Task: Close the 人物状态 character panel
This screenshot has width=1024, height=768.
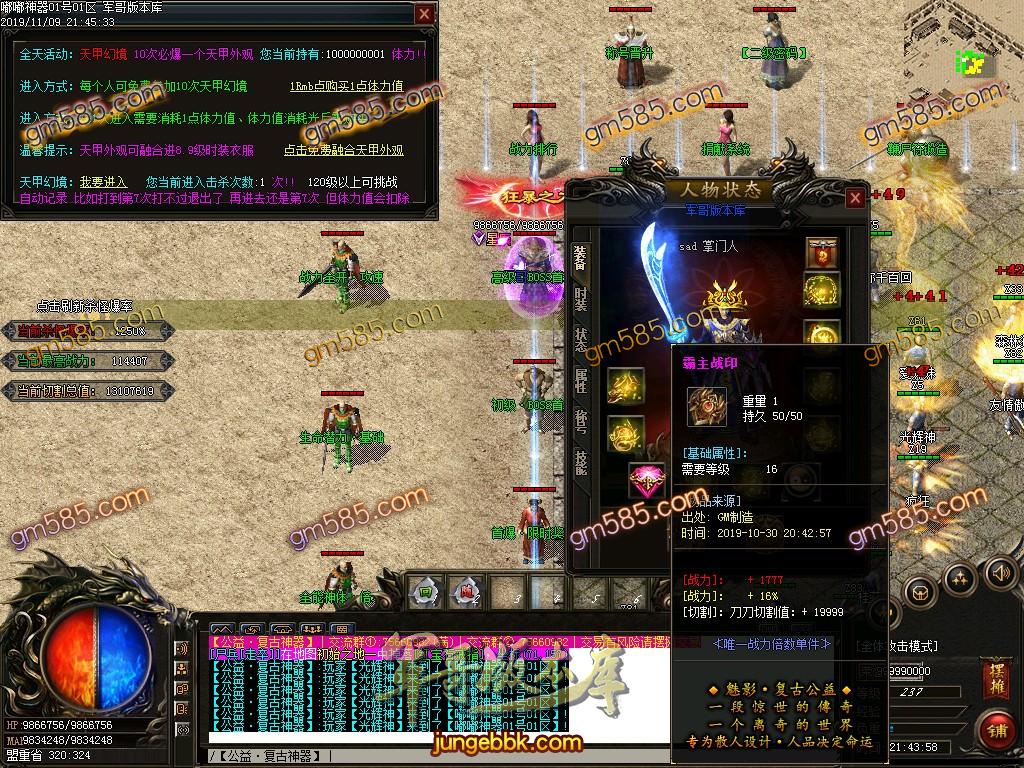Action: pyautogui.click(x=855, y=198)
